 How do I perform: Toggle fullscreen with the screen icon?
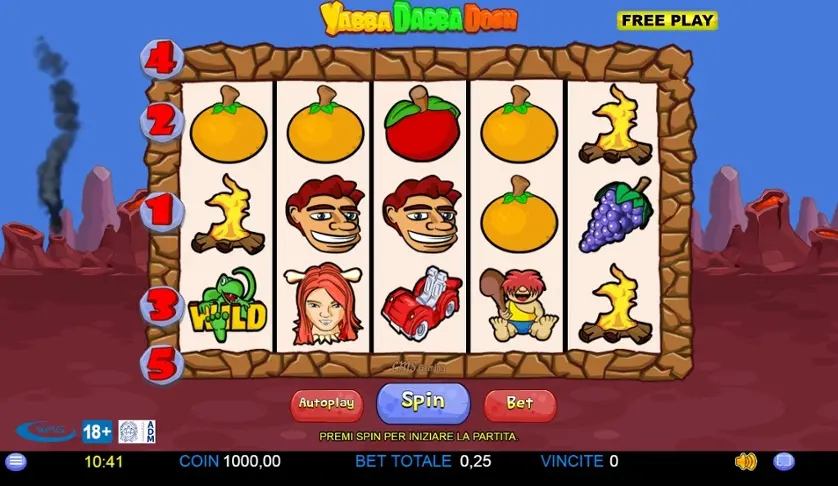click(784, 462)
